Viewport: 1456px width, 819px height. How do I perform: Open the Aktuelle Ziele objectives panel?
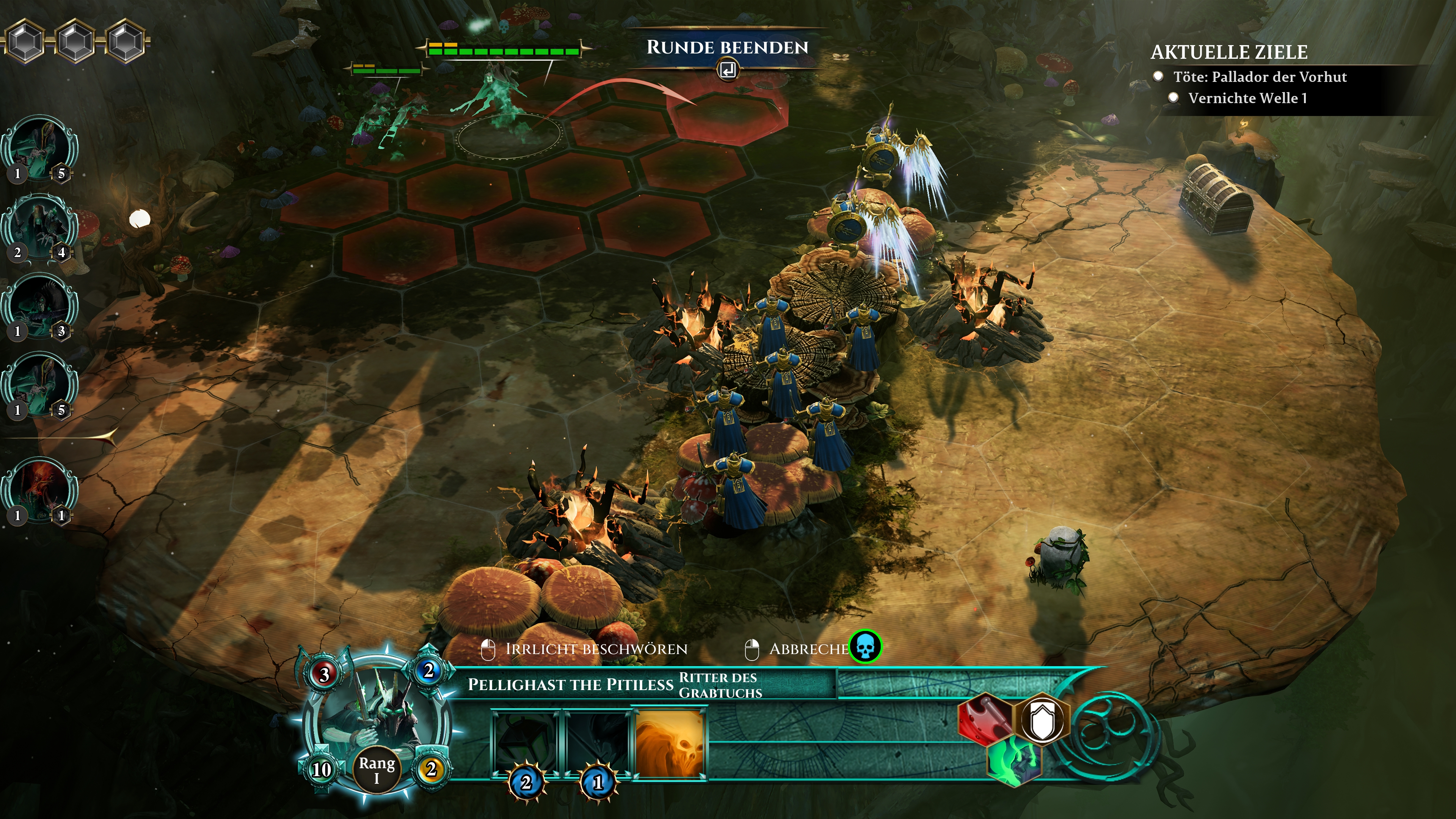click(x=1229, y=52)
